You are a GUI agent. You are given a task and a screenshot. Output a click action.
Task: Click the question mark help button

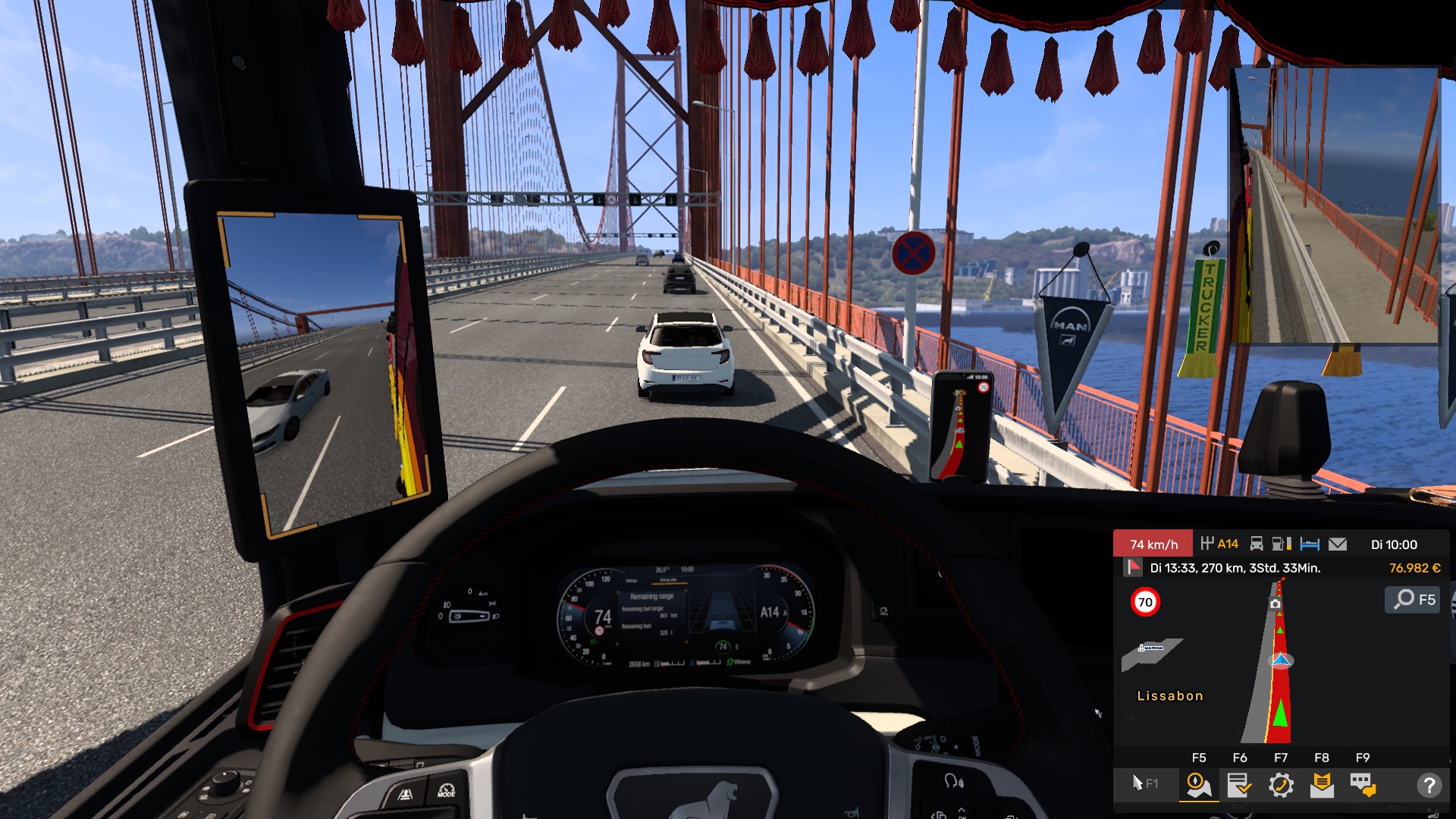pos(1429,785)
